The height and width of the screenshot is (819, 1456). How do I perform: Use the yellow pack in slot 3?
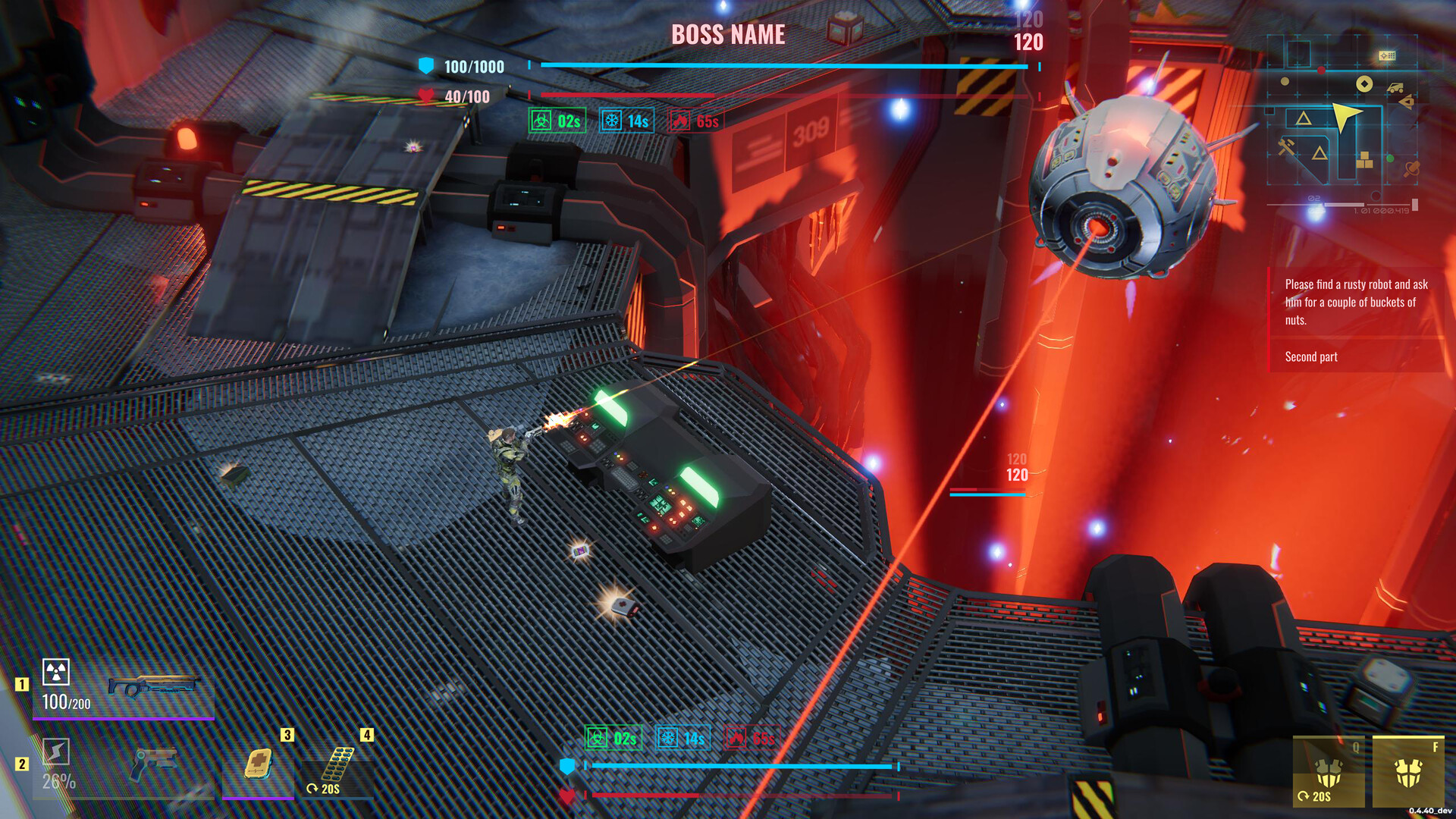258,764
